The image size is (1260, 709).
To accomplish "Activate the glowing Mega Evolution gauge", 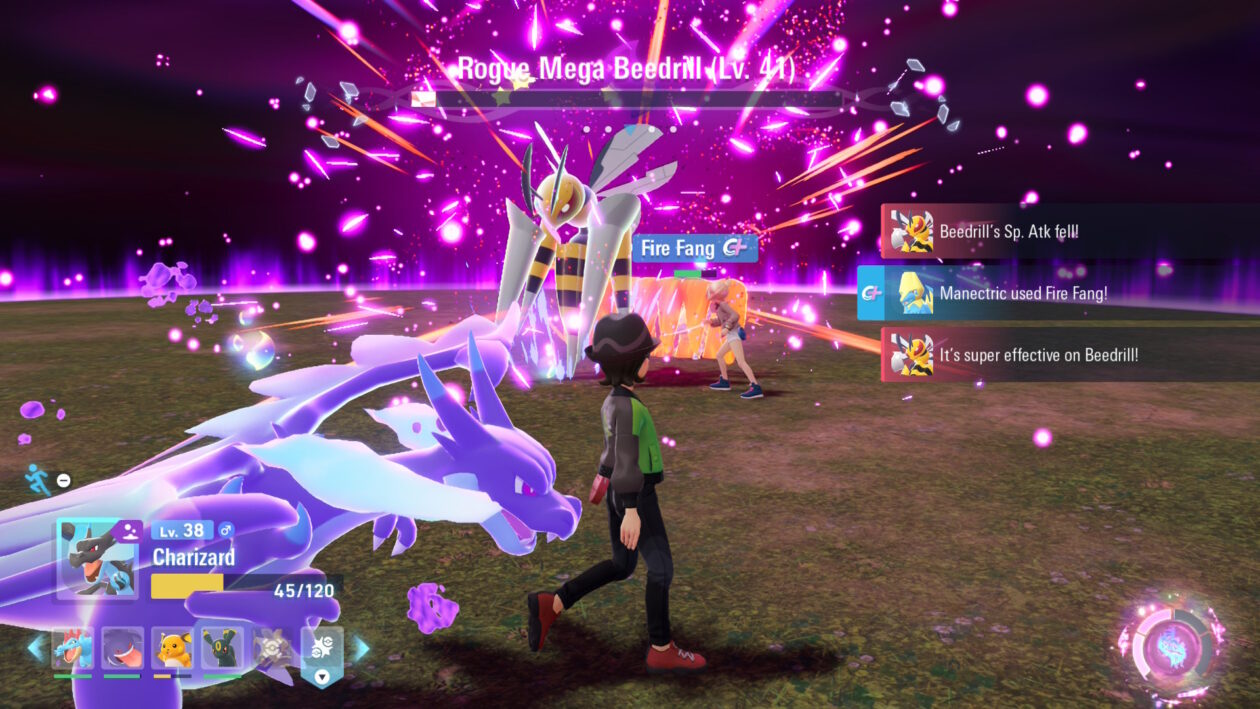I will coord(1171,647).
